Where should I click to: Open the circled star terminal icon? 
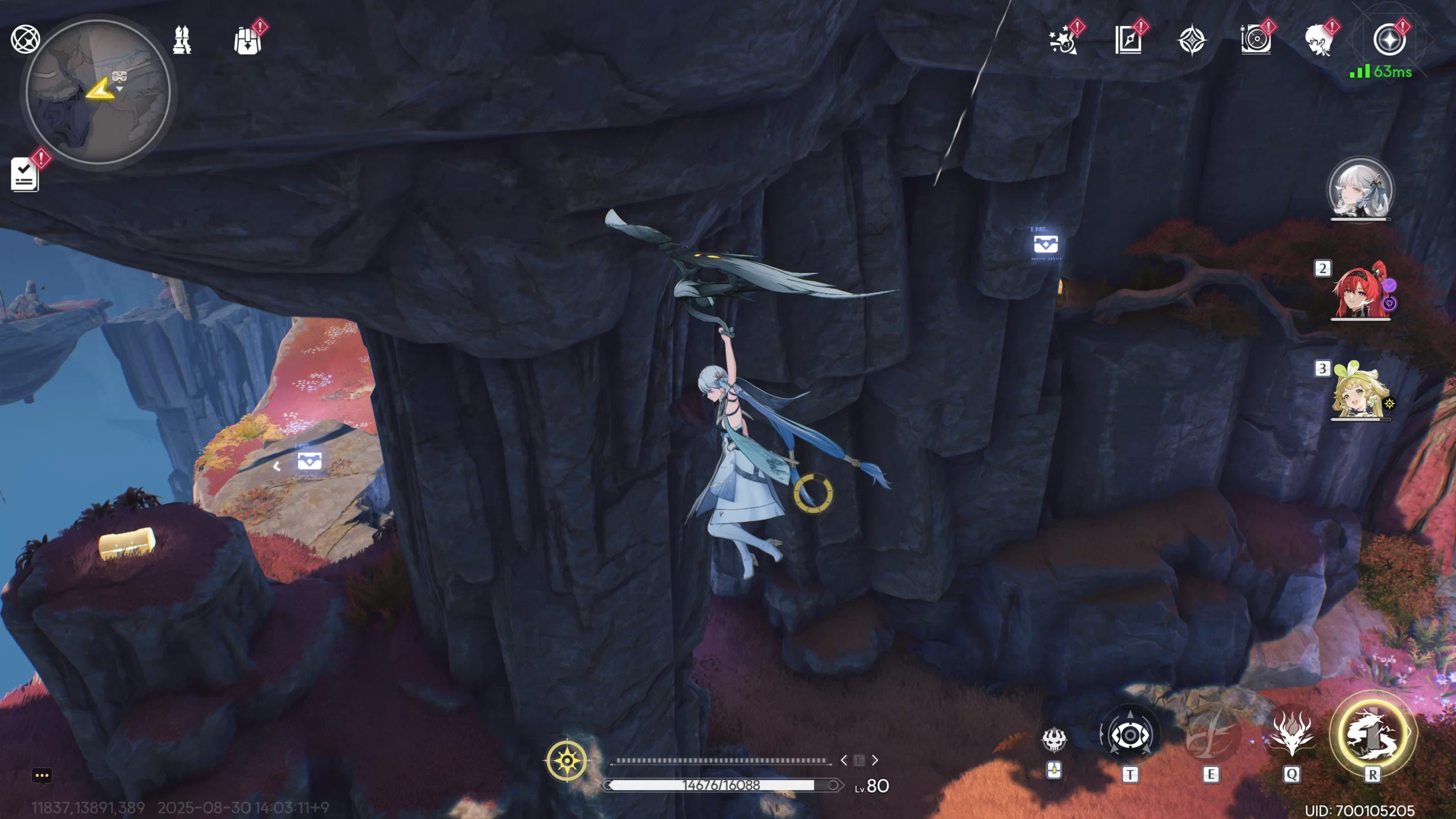point(1389,41)
